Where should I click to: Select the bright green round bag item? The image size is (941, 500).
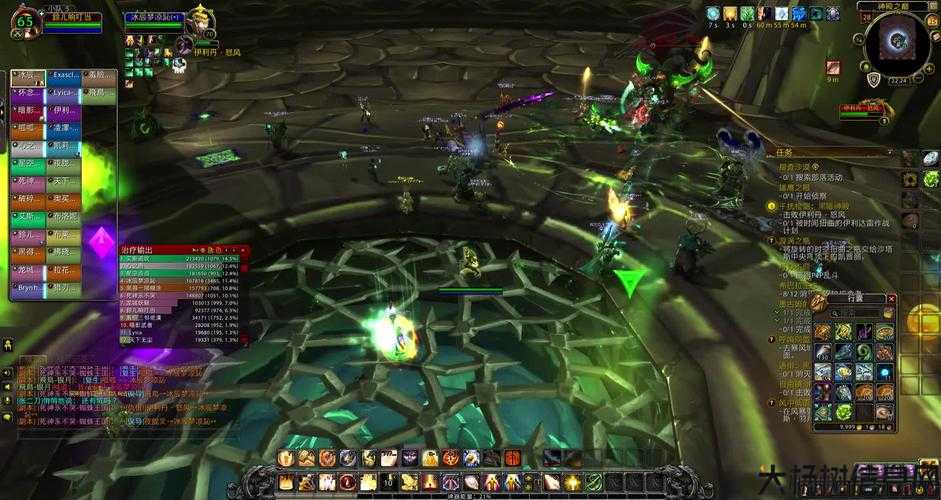click(x=843, y=412)
